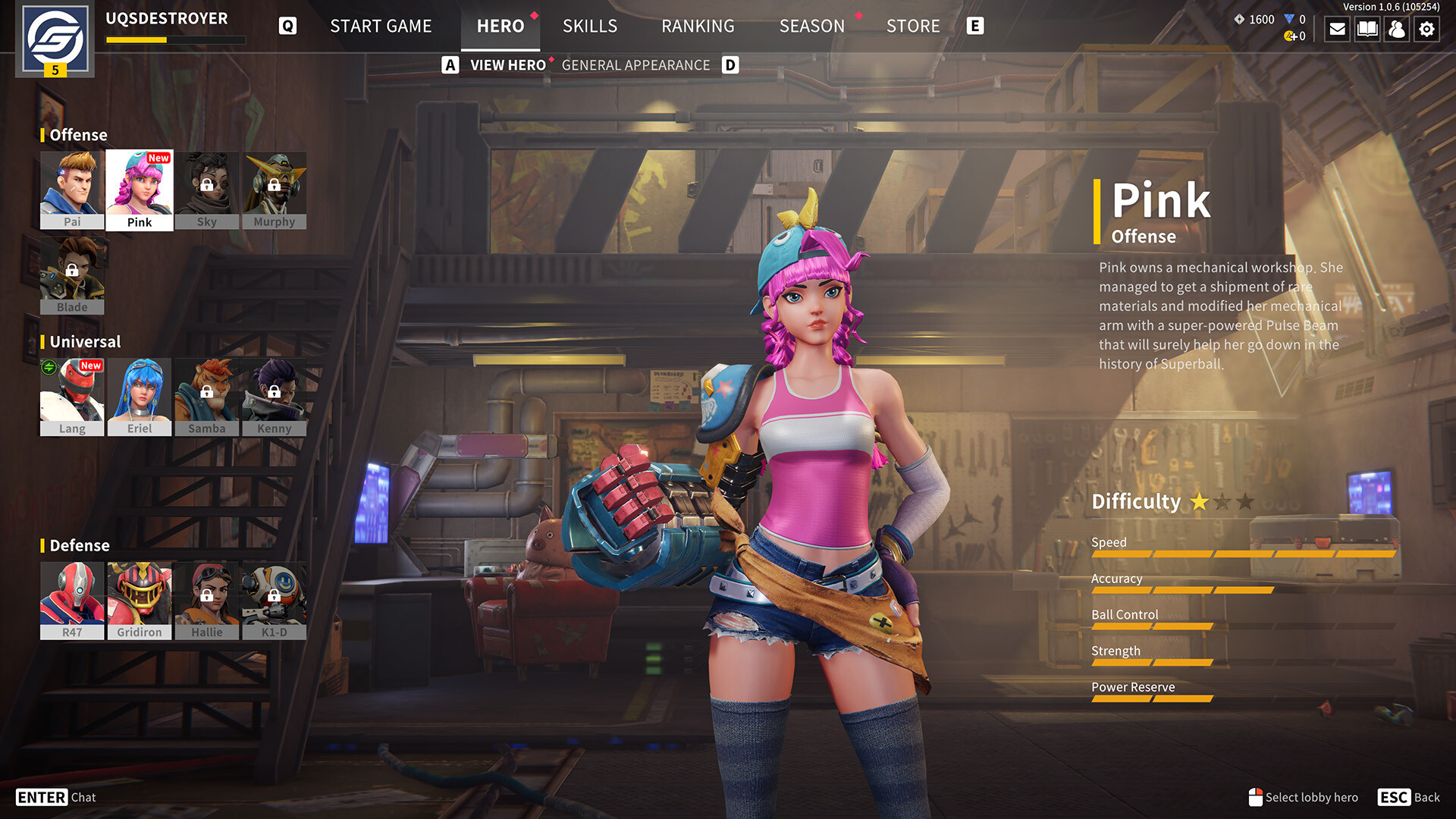
Task: Click the UQSDESTROYER player avatar
Action: pyautogui.click(x=55, y=39)
